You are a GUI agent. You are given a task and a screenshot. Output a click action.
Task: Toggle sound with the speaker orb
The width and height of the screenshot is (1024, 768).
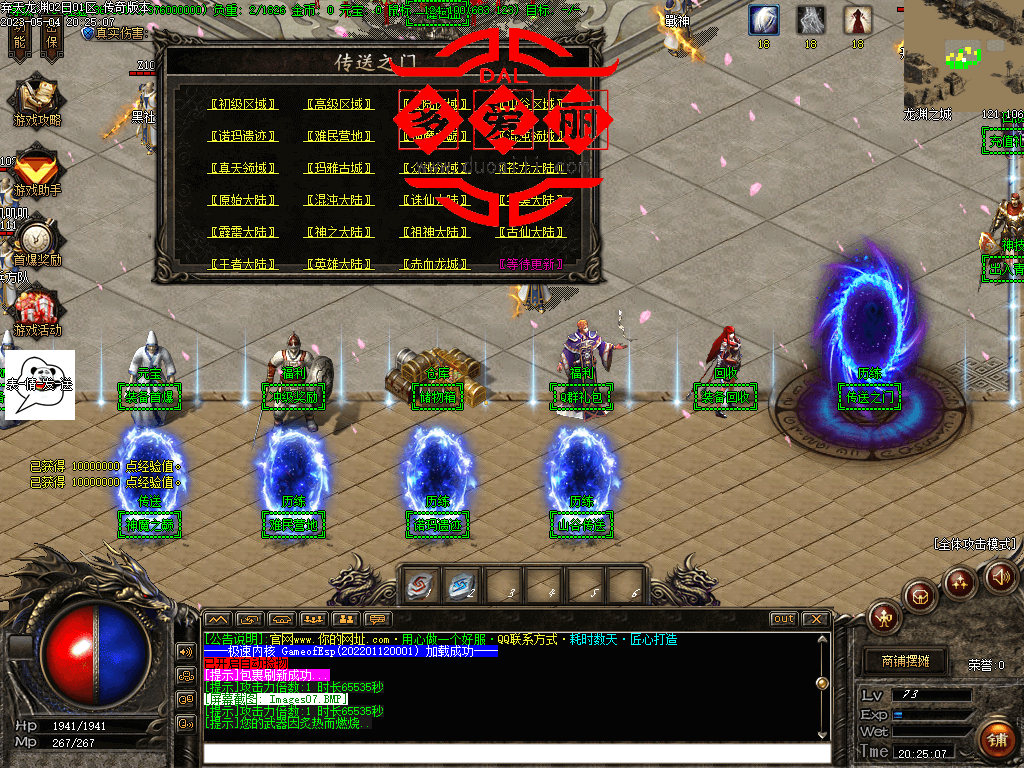coord(1001,576)
